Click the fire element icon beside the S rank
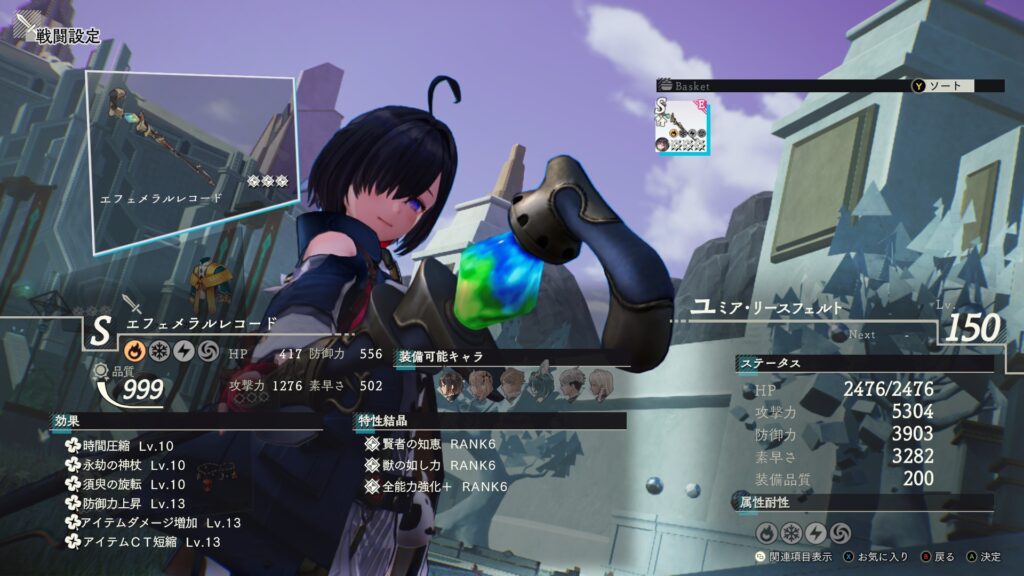The image size is (1024, 576). pyautogui.click(x=133, y=352)
